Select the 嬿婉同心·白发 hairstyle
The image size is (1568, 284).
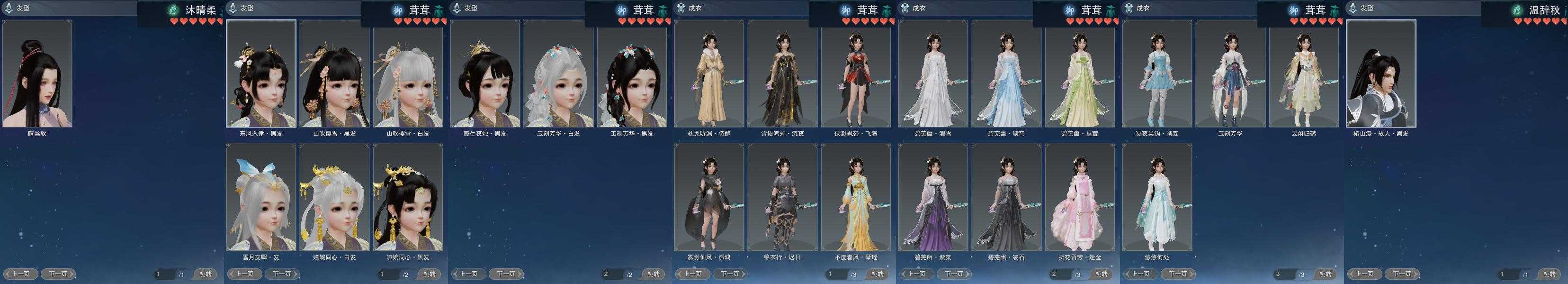[x=334, y=197]
